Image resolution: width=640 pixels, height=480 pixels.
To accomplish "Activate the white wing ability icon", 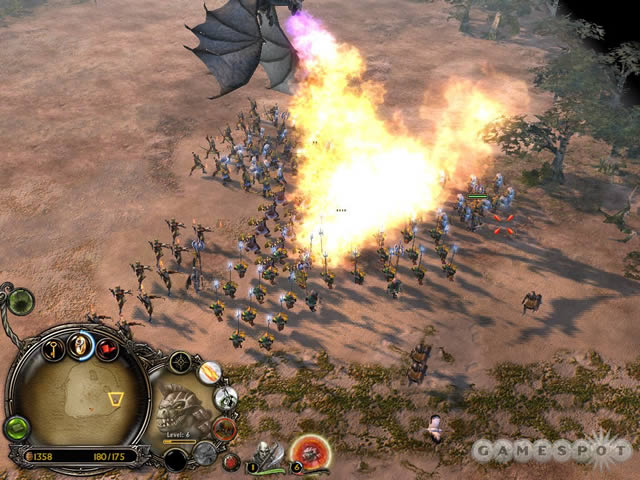I will coord(225,398).
